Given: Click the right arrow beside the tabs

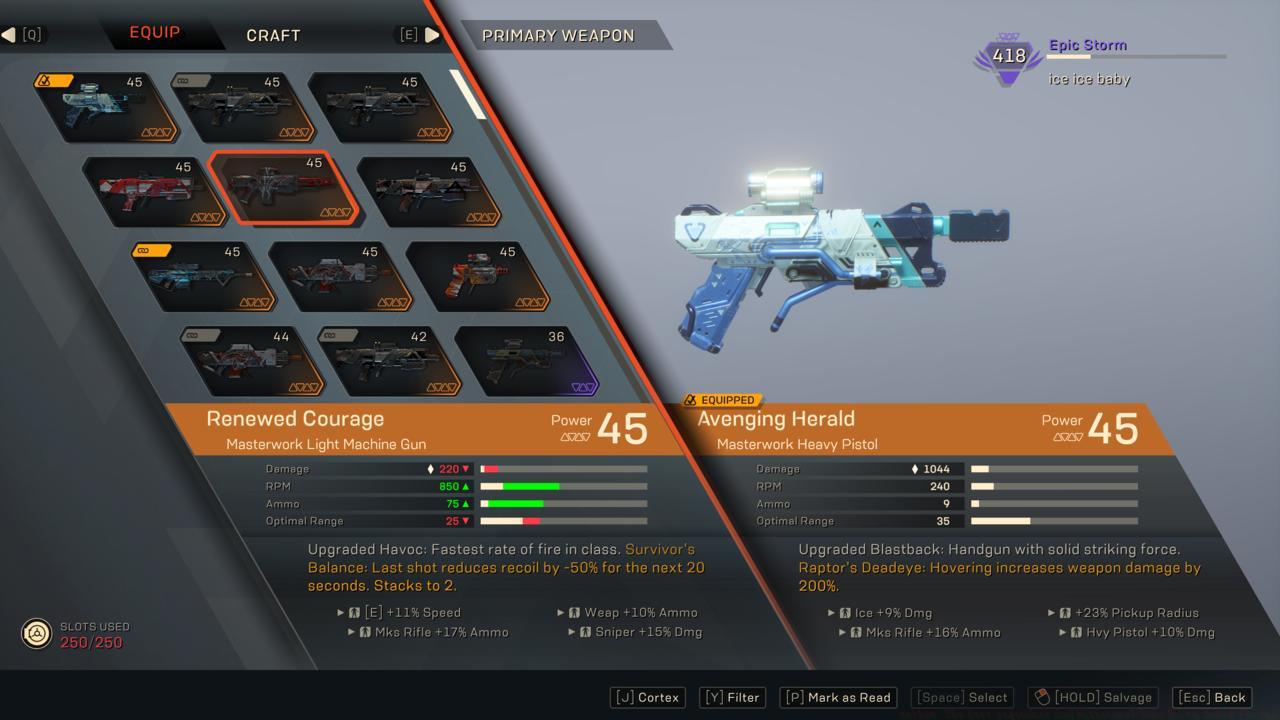Looking at the screenshot, I should 432,35.
